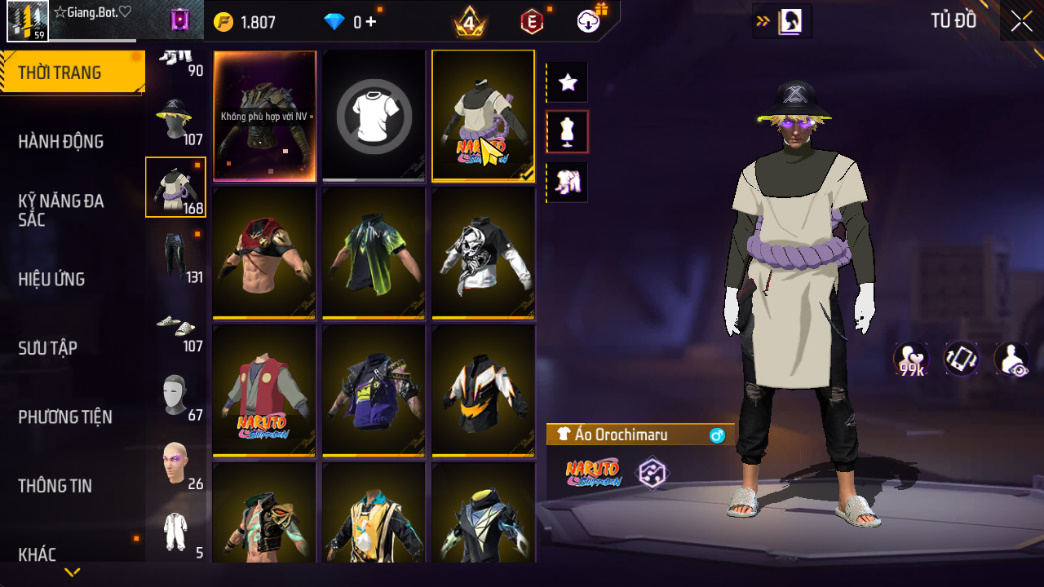Select the pants subcategory with 131 items
Image resolution: width=1044 pixels, height=587 pixels.
(x=175, y=255)
